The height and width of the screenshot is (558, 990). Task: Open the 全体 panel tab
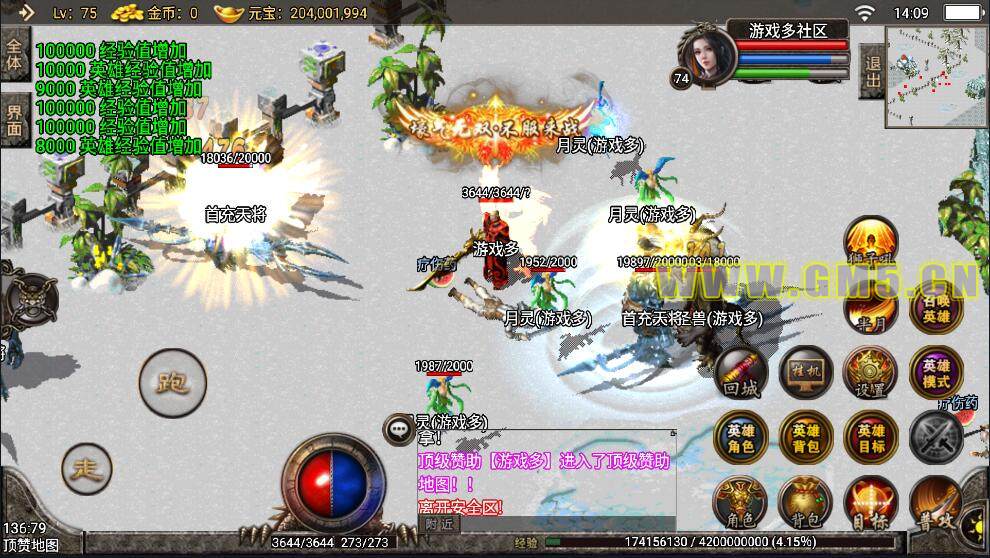pyautogui.click(x=14, y=54)
